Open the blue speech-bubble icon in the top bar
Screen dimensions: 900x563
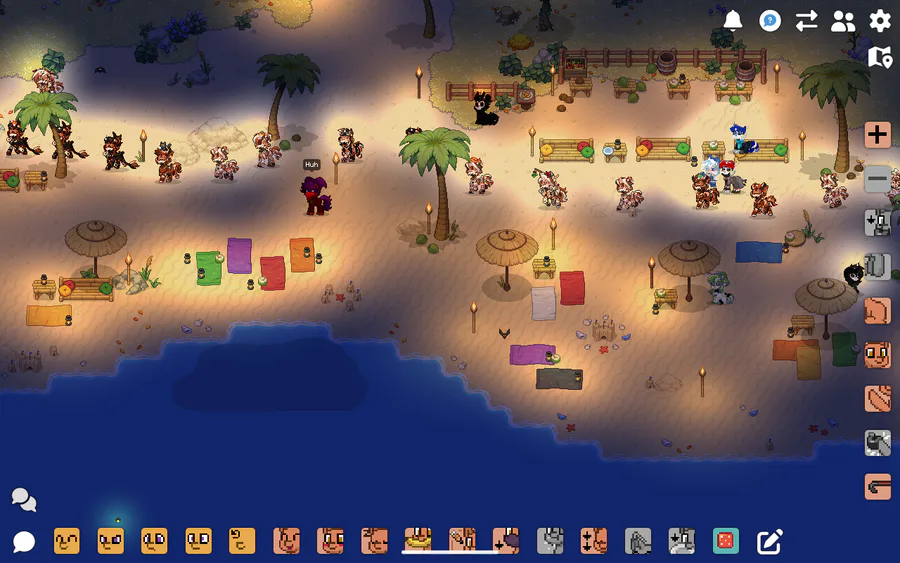pos(770,21)
